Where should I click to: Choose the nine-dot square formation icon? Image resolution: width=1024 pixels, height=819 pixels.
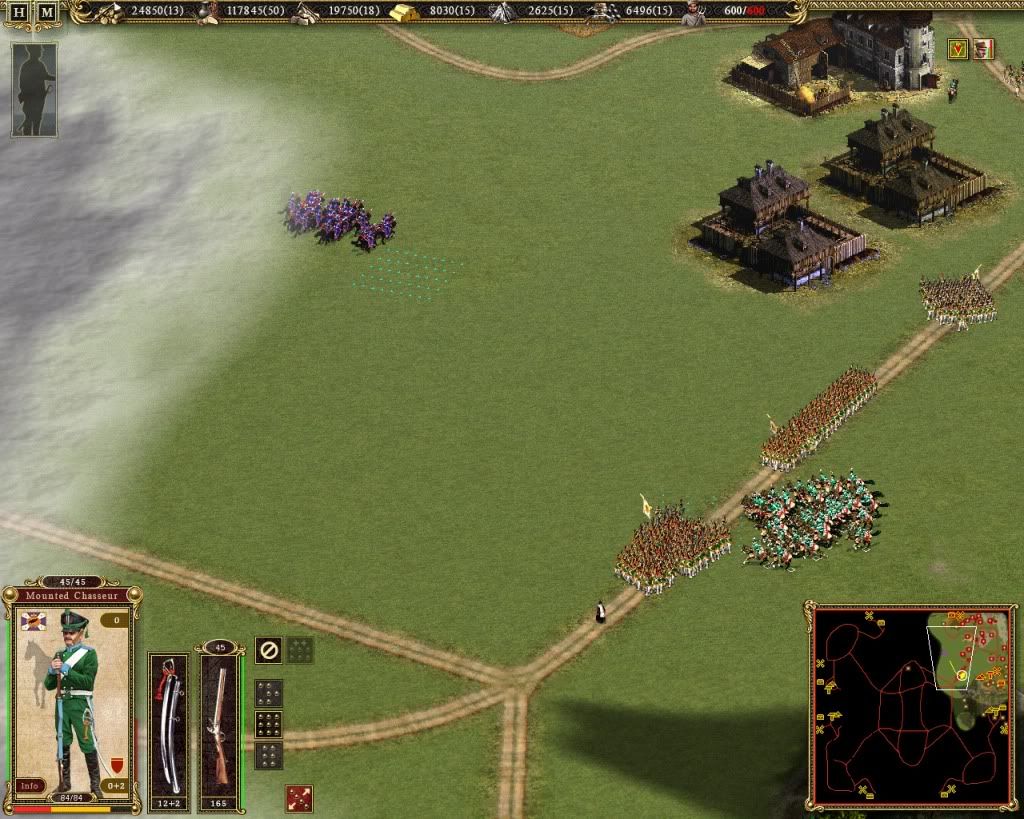268,723
